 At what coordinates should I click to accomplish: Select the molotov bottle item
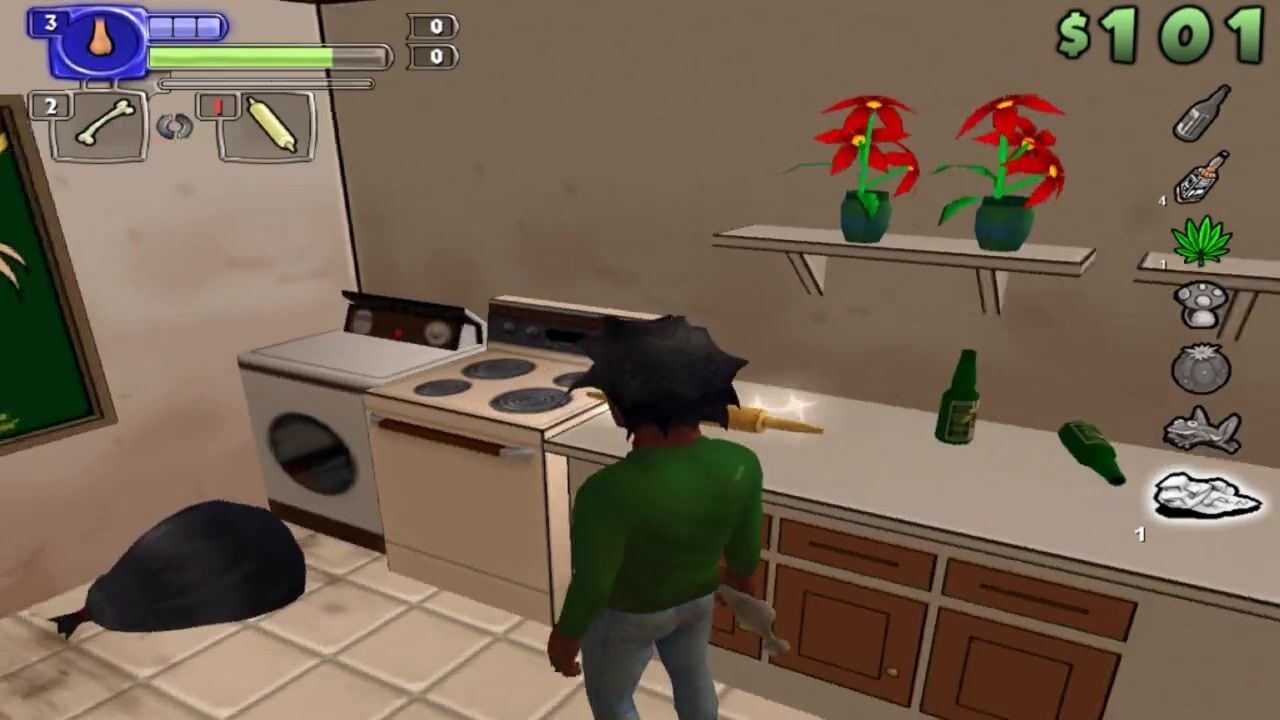coord(1200,177)
